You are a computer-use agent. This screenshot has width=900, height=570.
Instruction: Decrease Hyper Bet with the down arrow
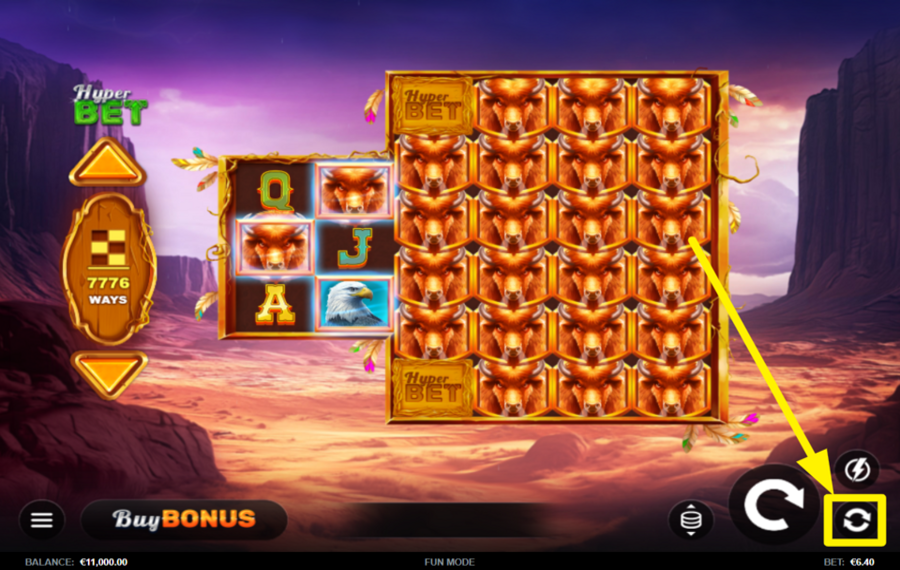107,374
